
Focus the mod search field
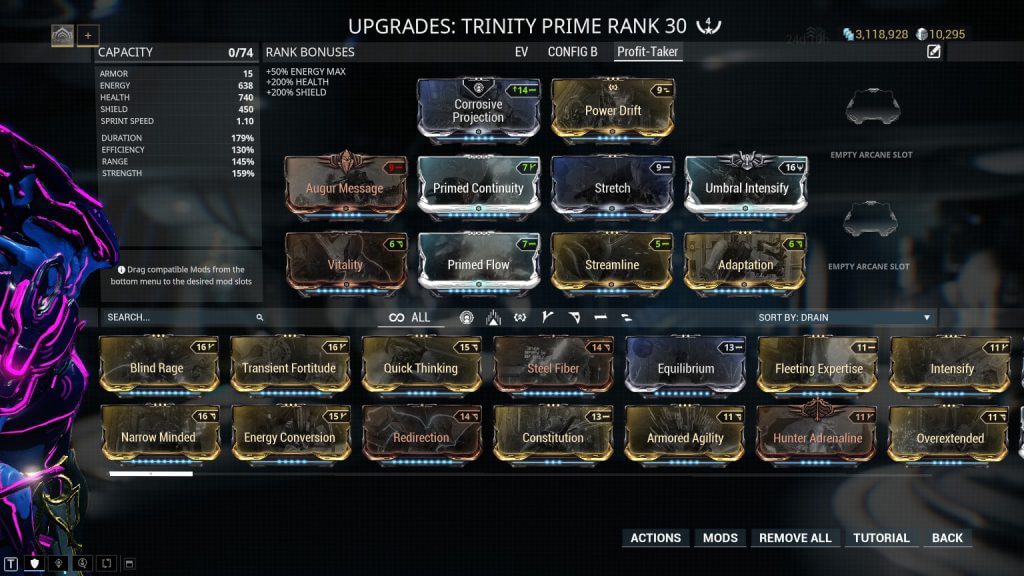(x=180, y=317)
